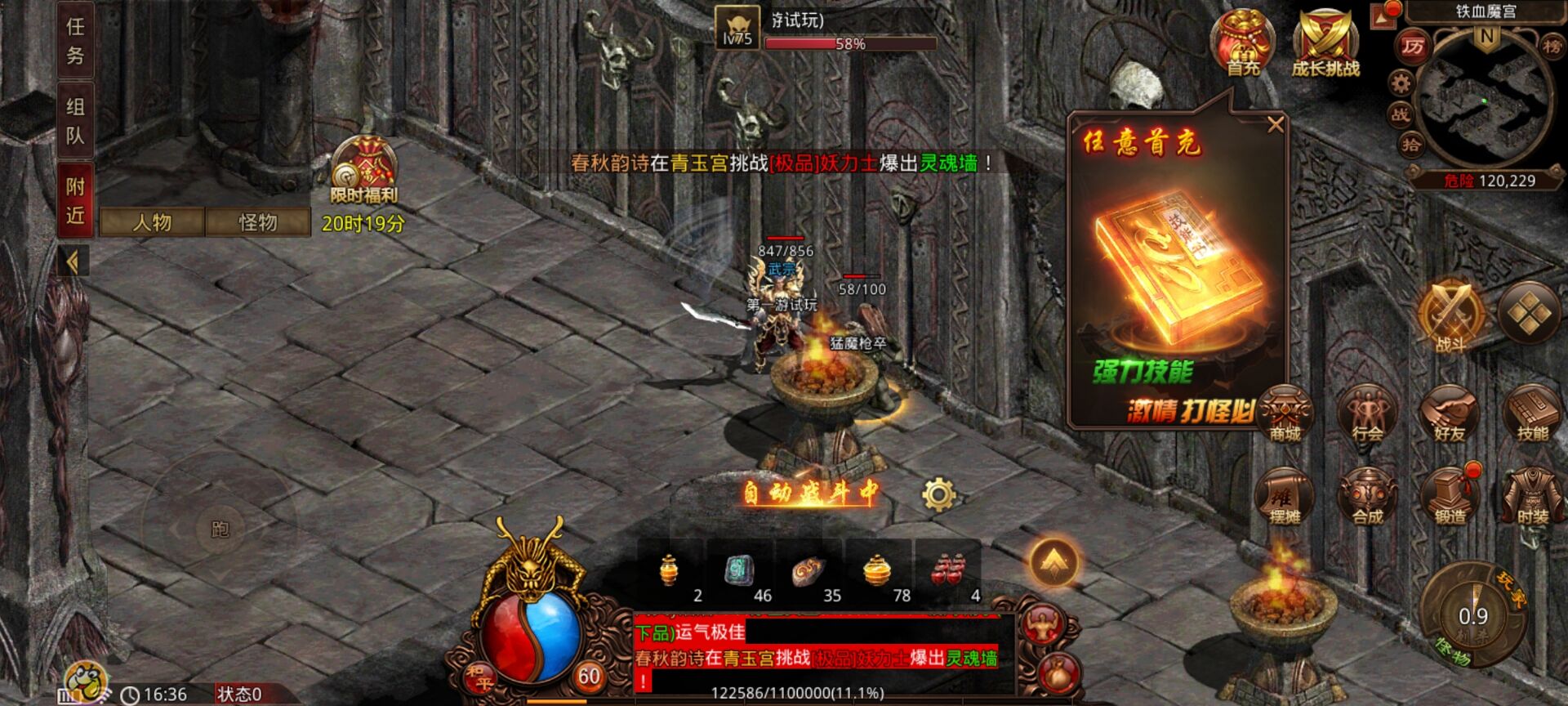
Task: Switch to the 组队 team tab
Action: 75,120
